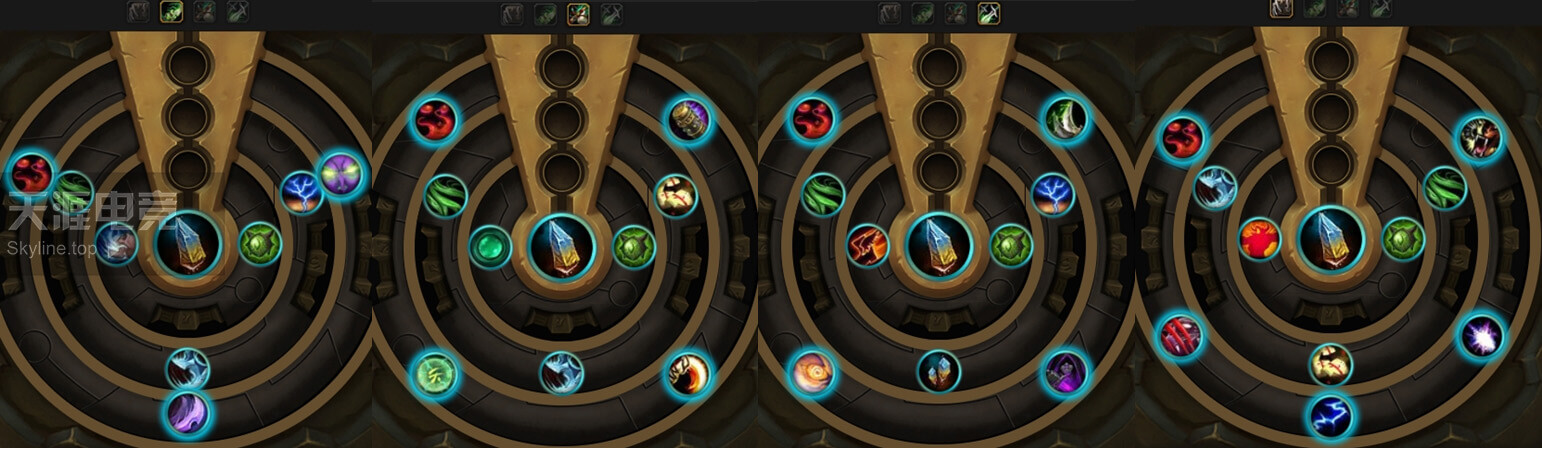Screen dimensions: 1542x449
Task: Select the green scythe blade trait
Action: (1065, 120)
